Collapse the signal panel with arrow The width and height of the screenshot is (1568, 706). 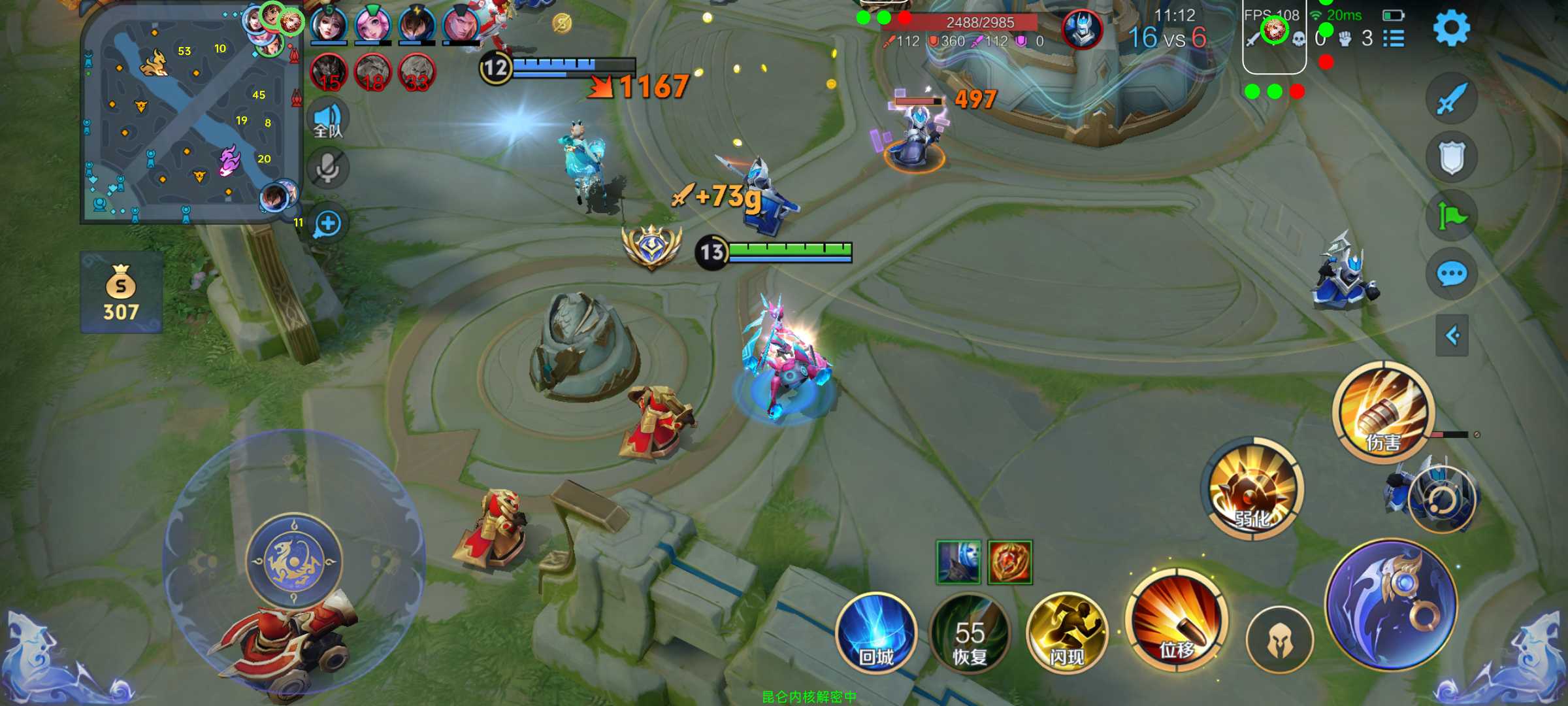(1452, 336)
